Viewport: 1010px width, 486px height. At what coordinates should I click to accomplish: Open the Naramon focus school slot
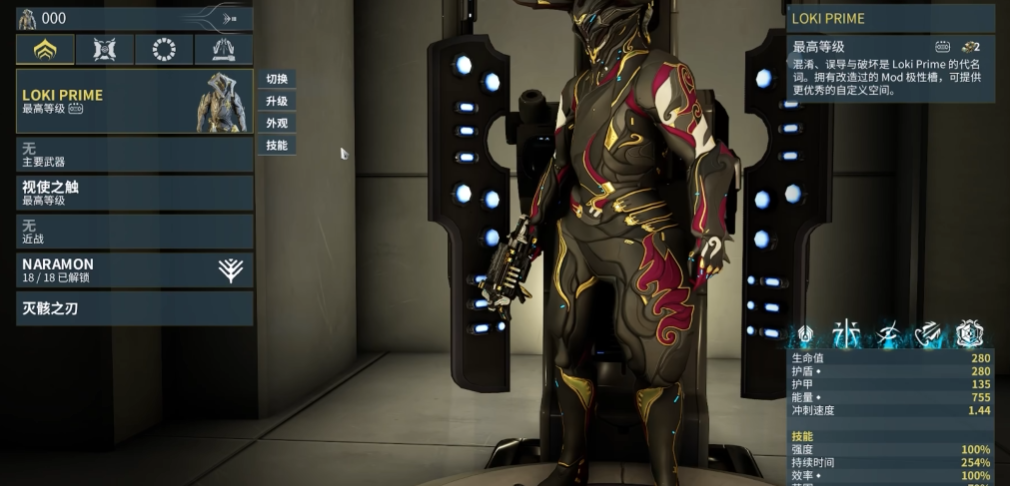pyautogui.click(x=134, y=270)
